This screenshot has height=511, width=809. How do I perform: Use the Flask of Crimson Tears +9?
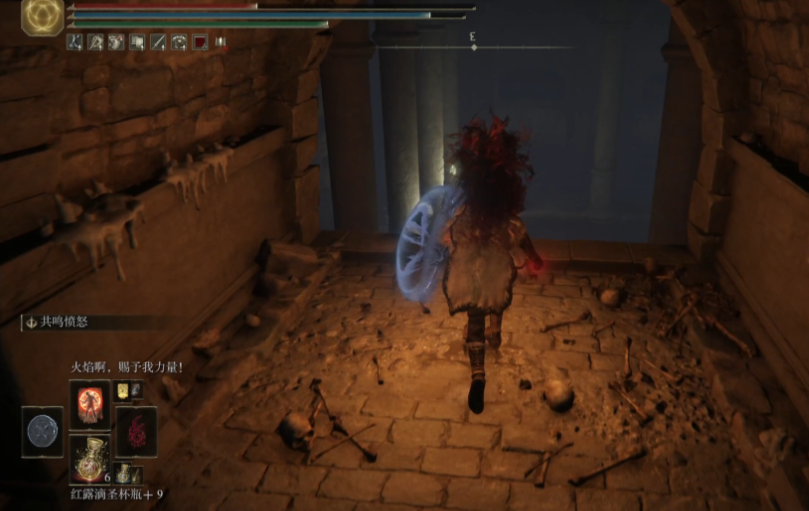point(89,457)
